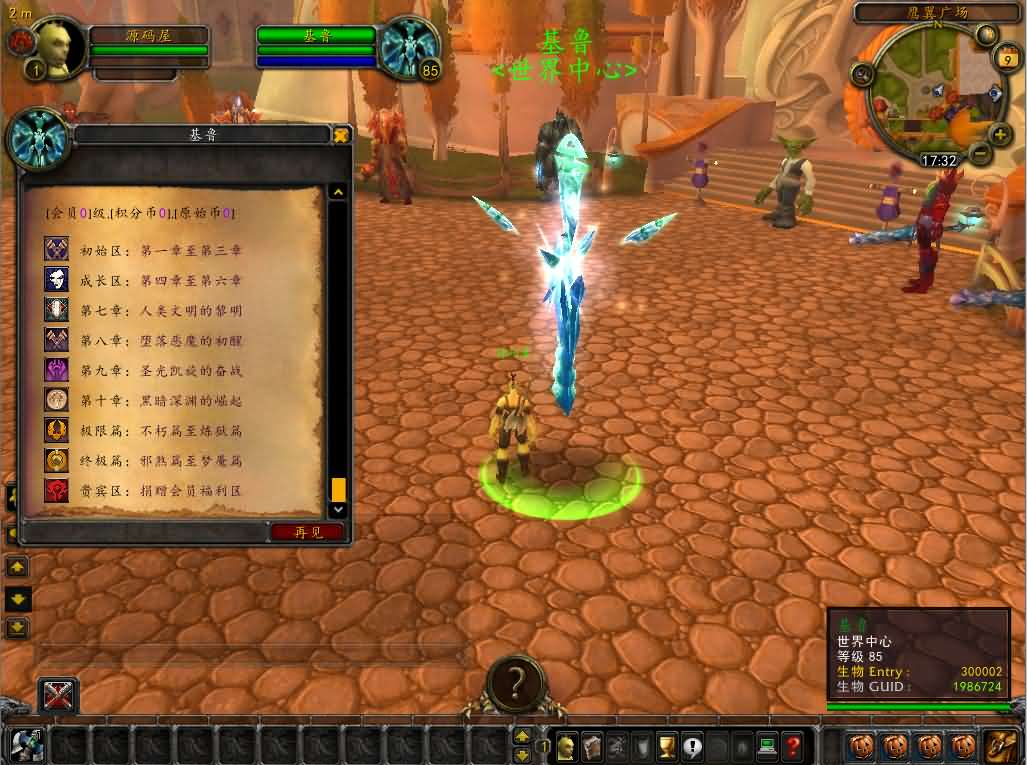Viewport: 1027px width, 765px height.
Task: Select the 极限篇 gossip entry
Action: (160, 431)
